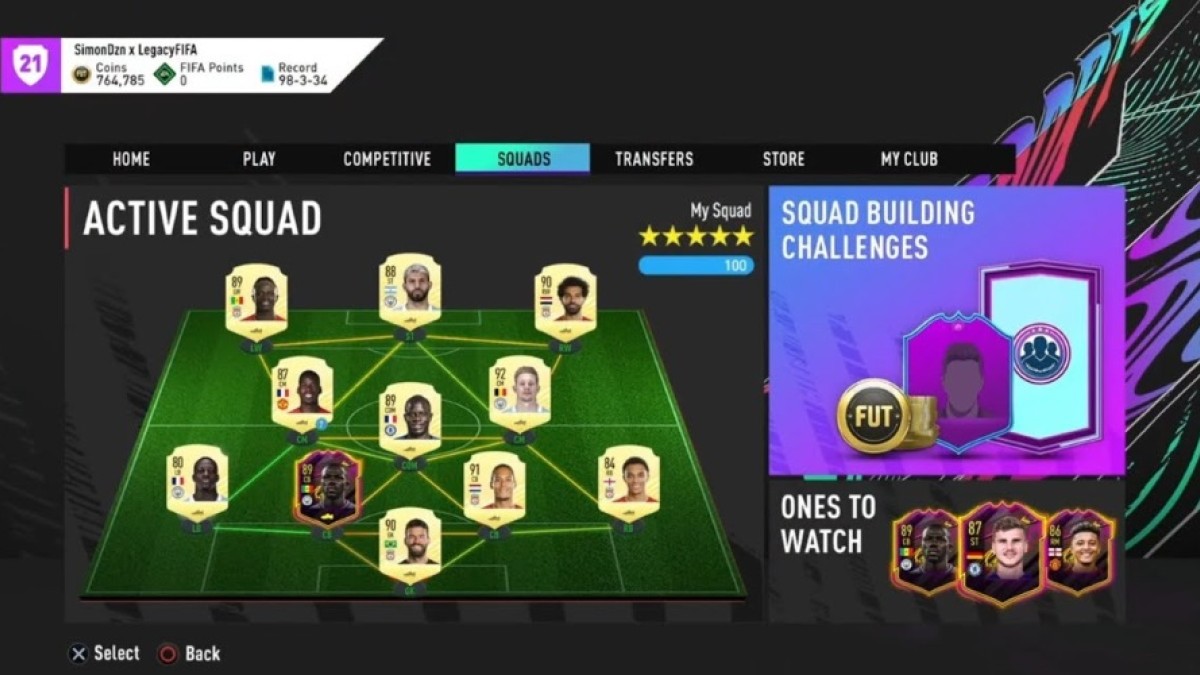Screen dimensions: 1200x675
Task: Choose the 84-rated right back card
Action: coord(628,481)
